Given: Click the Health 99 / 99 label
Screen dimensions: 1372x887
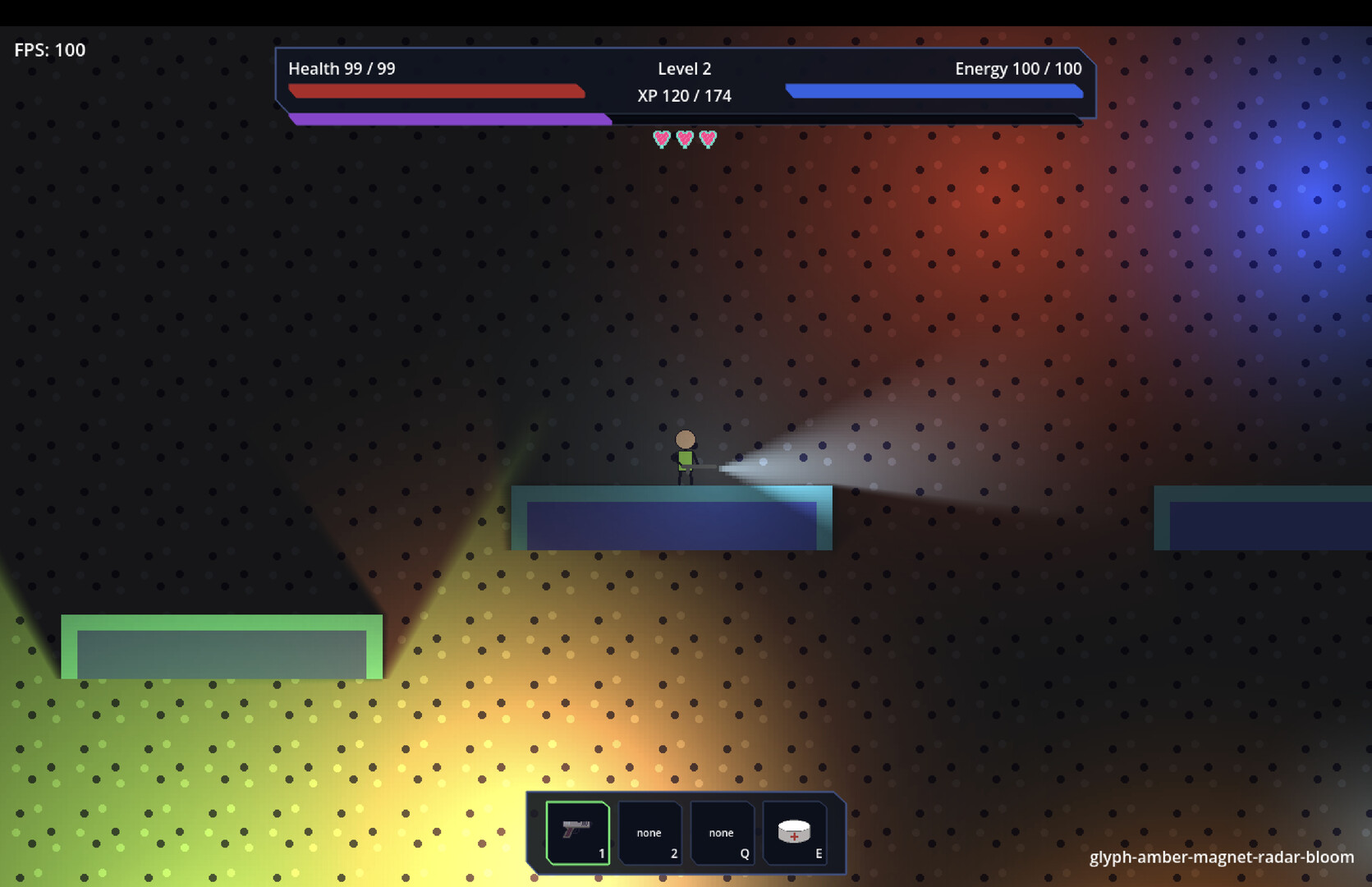Looking at the screenshot, I should 341,69.
